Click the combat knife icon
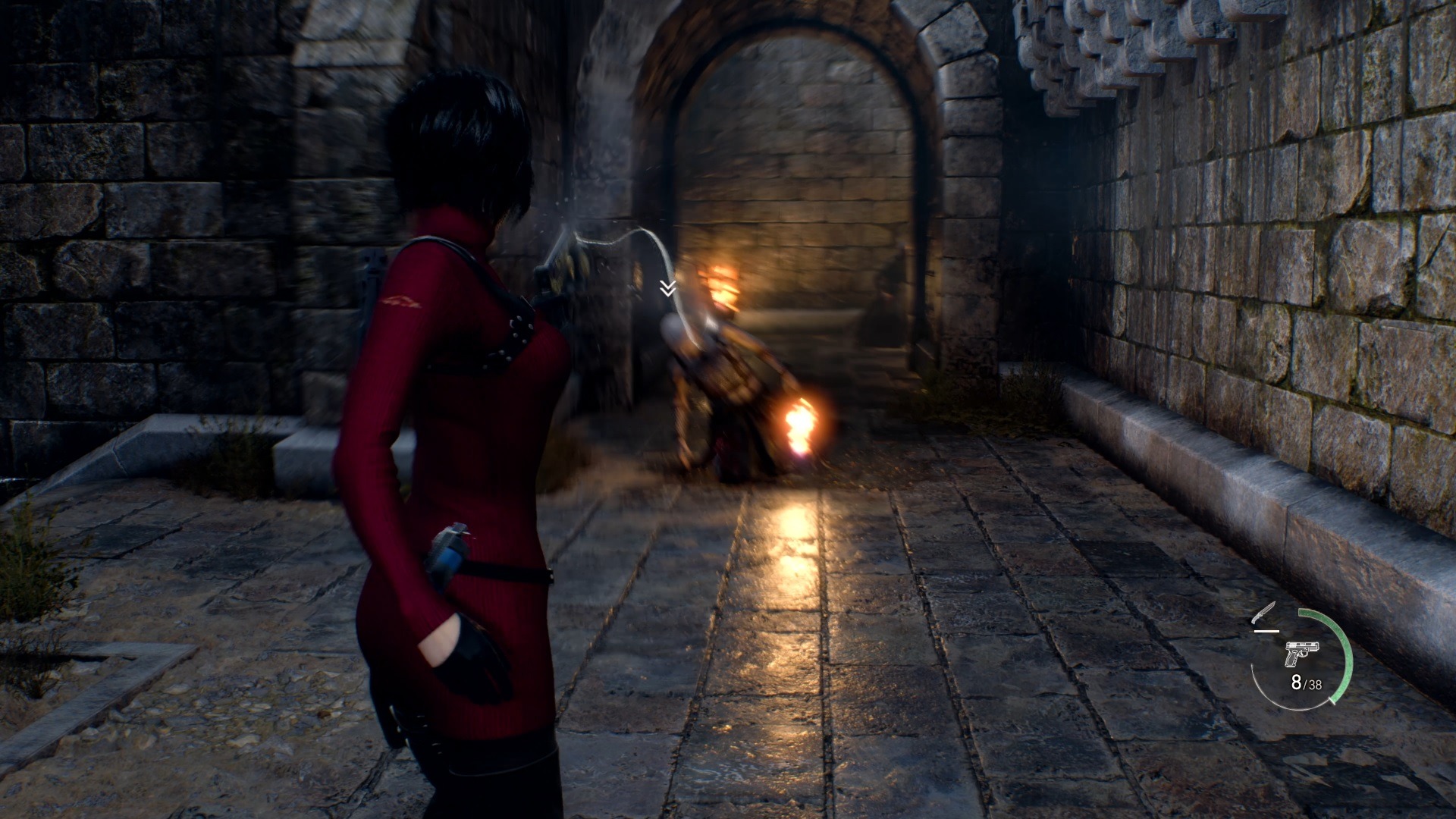Screen dimensions: 1456x819 [1265, 613]
